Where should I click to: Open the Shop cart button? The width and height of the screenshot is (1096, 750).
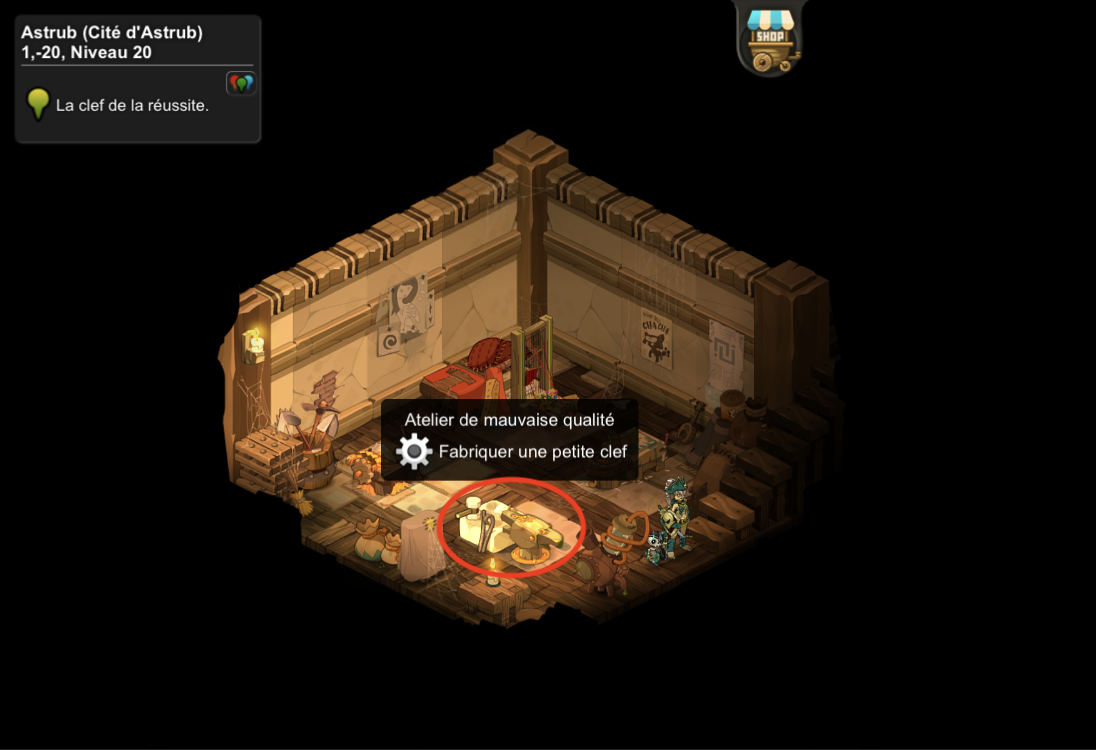[769, 40]
